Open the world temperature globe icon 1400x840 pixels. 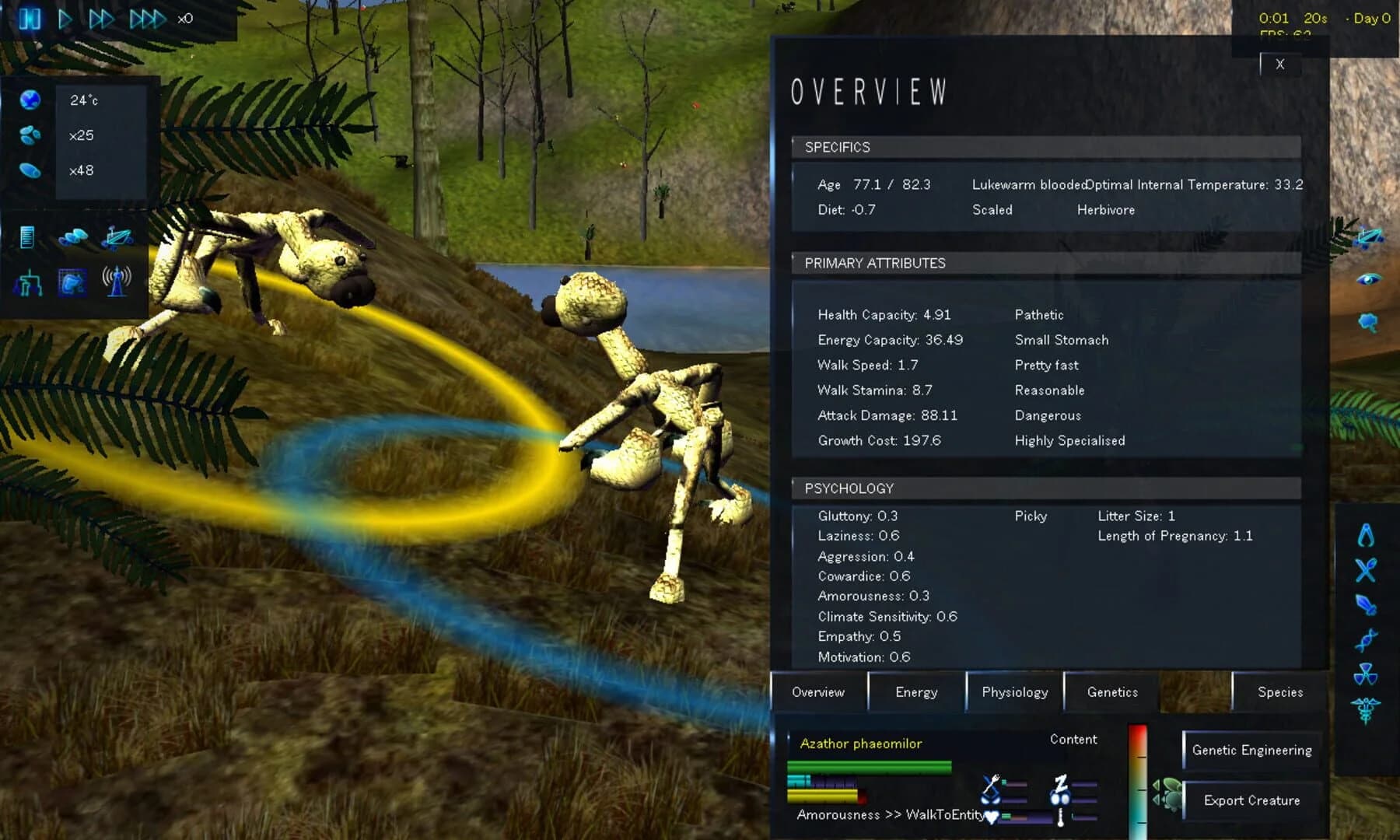pyautogui.click(x=29, y=100)
